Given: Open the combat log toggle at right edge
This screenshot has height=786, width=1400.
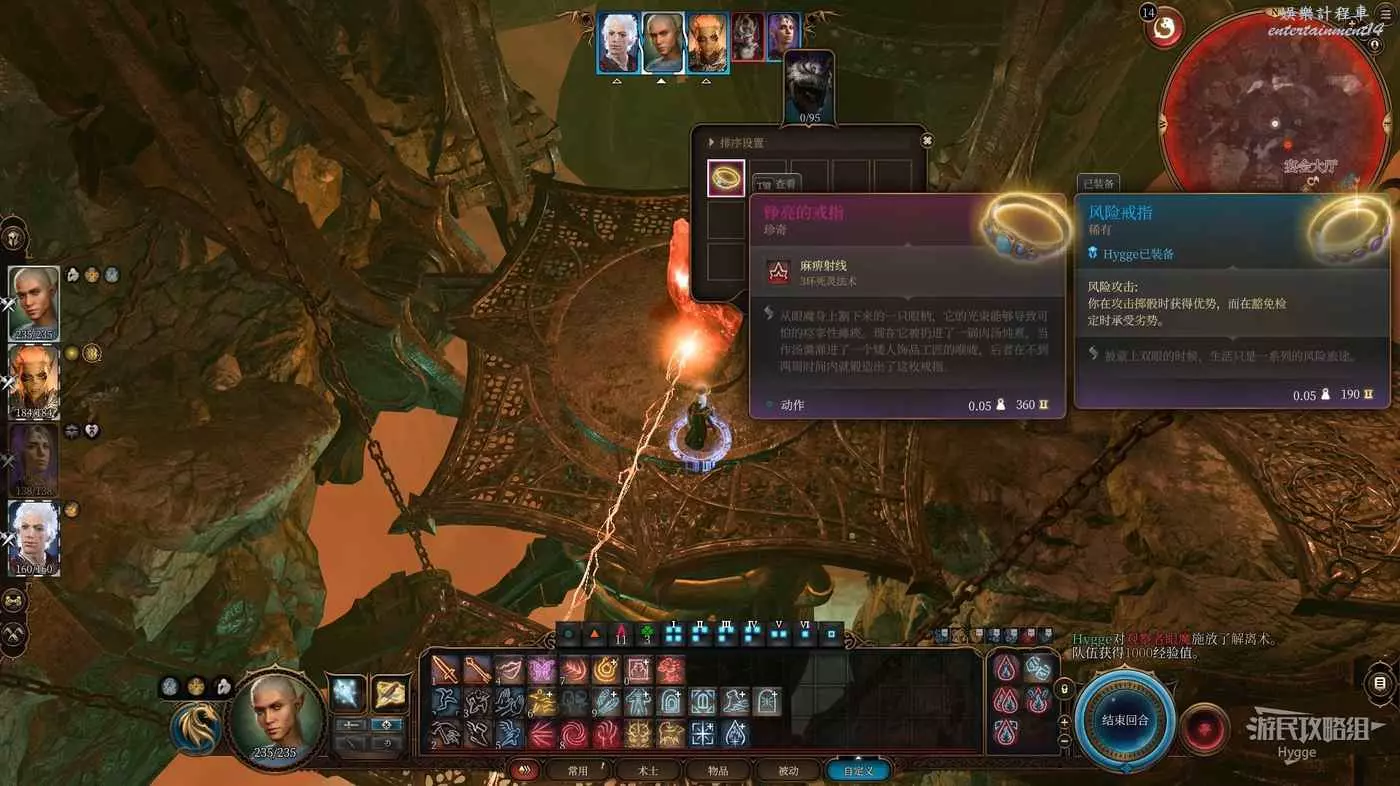Looking at the screenshot, I should point(1381,684).
